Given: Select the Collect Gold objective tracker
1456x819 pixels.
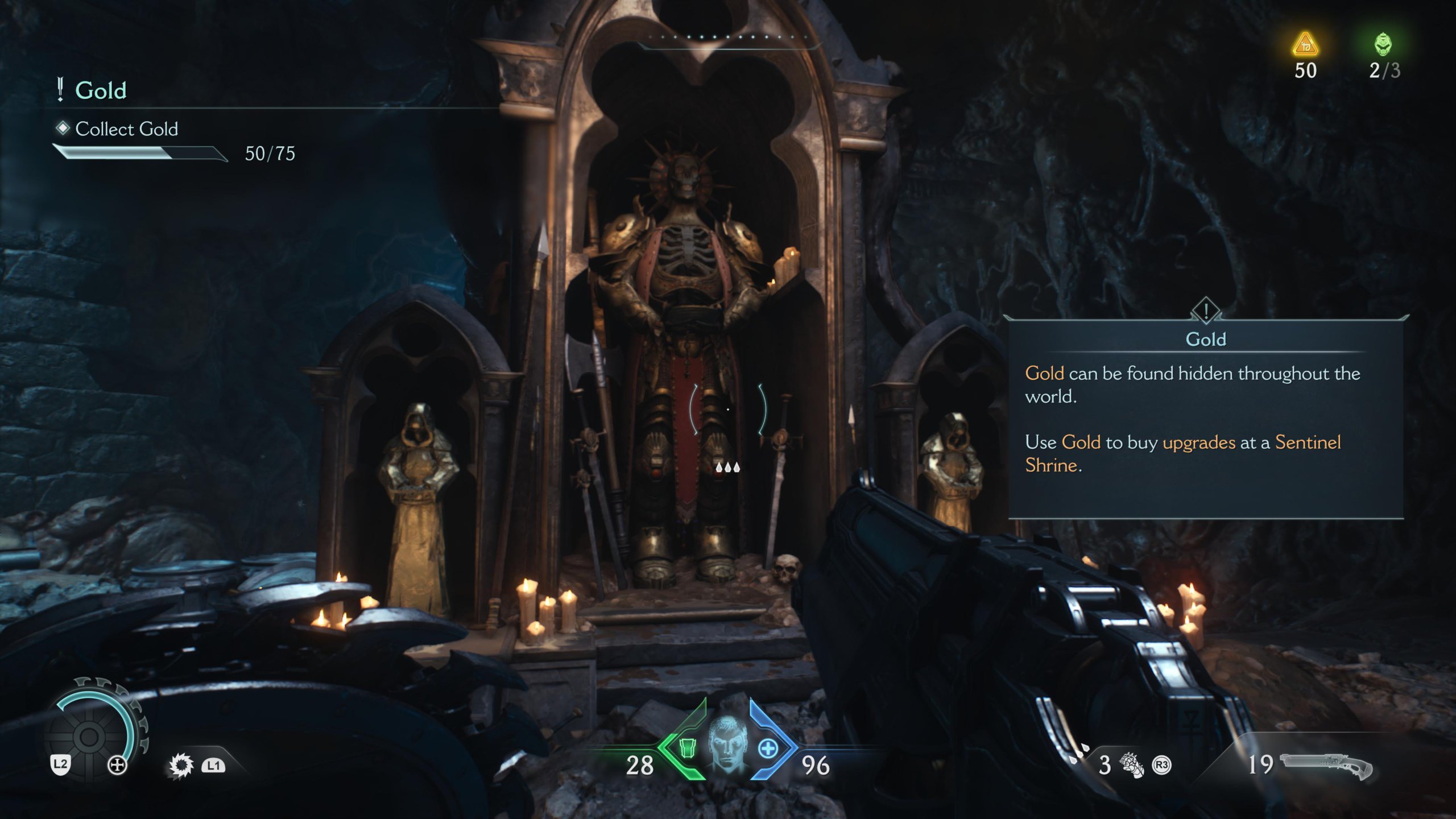Looking at the screenshot, I should pyautogui.click(x=126, y=129).
